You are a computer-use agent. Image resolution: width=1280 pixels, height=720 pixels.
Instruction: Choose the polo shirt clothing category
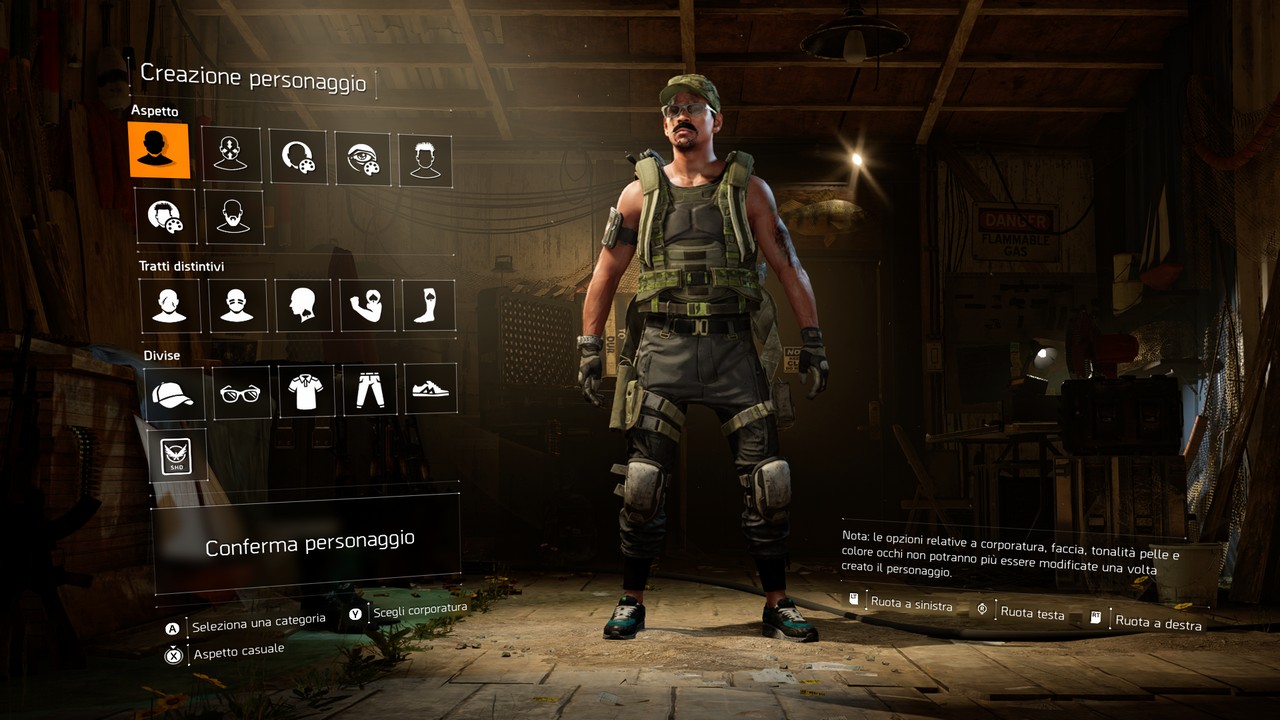tap(305, 391)
